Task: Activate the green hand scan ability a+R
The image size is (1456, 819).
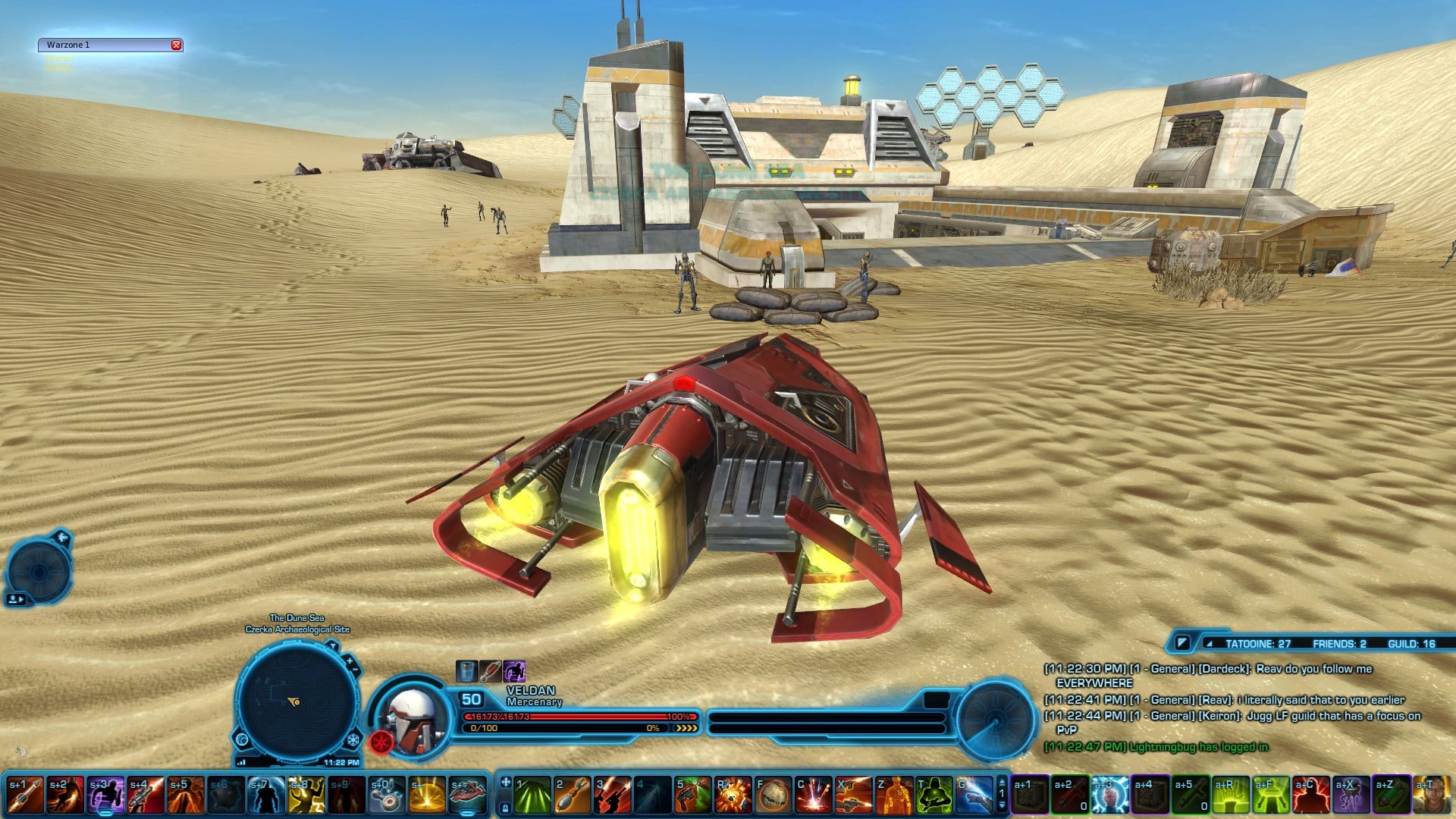Action: click(x=1231, y=795)
